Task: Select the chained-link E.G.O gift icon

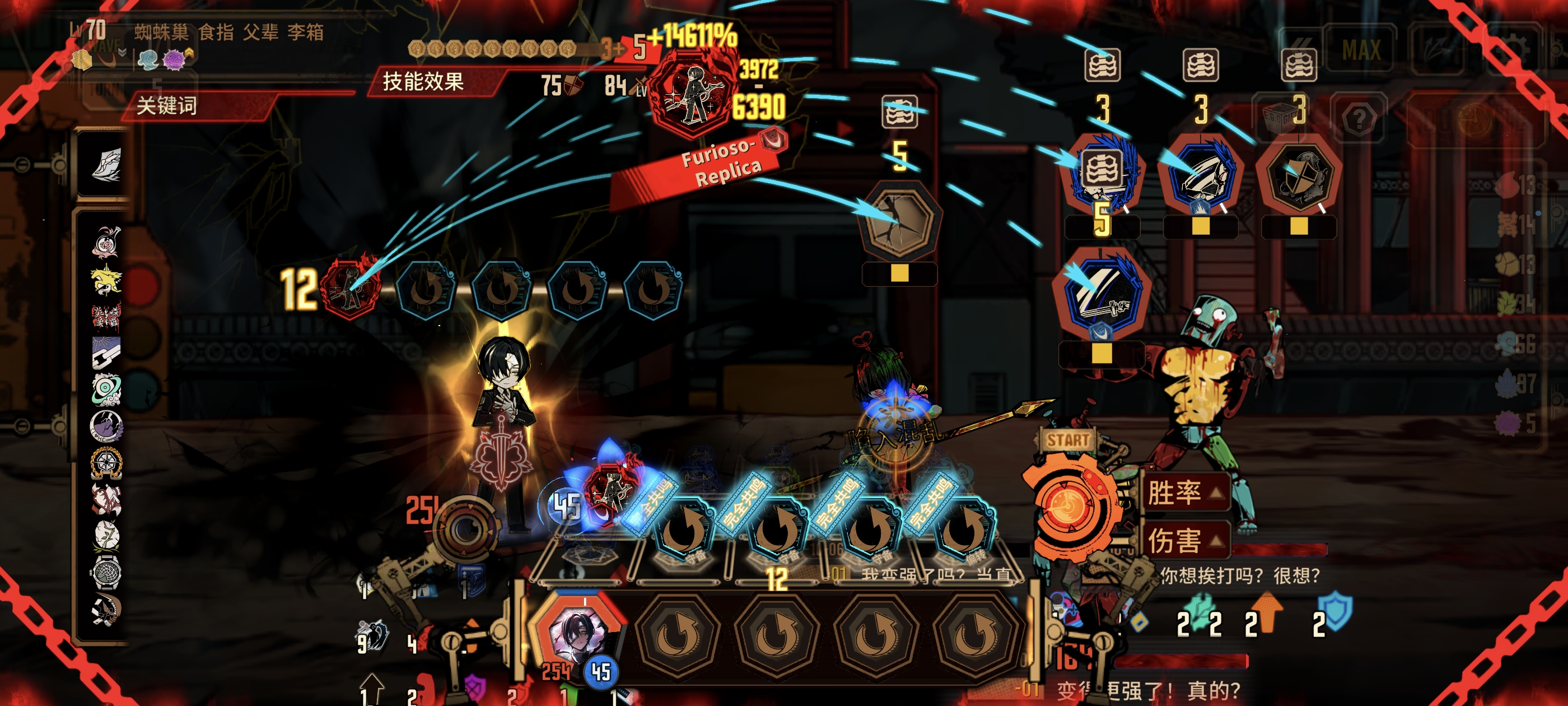Action: [x=106, y=352]
